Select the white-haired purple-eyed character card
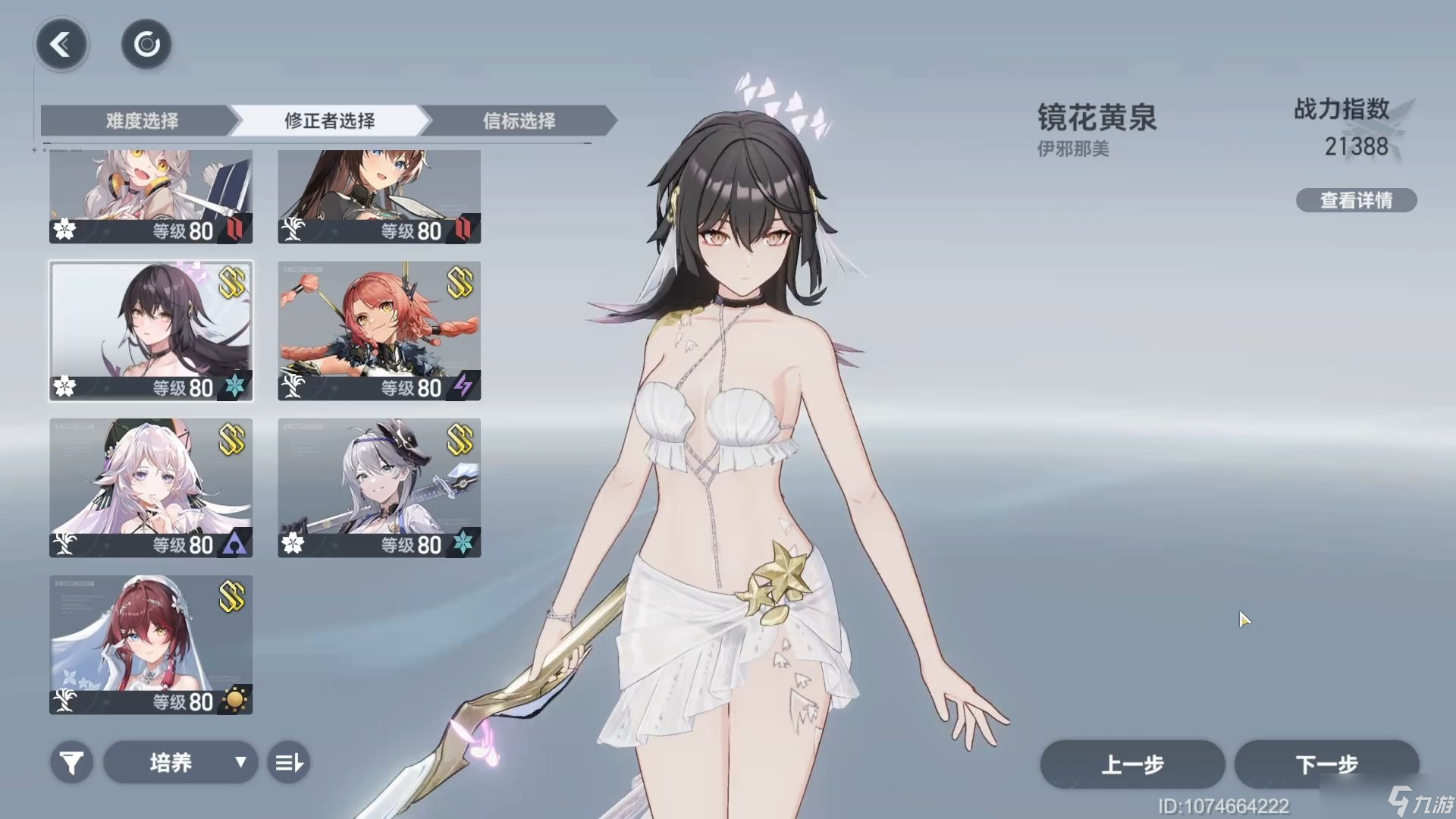 (x=151, y=488)
